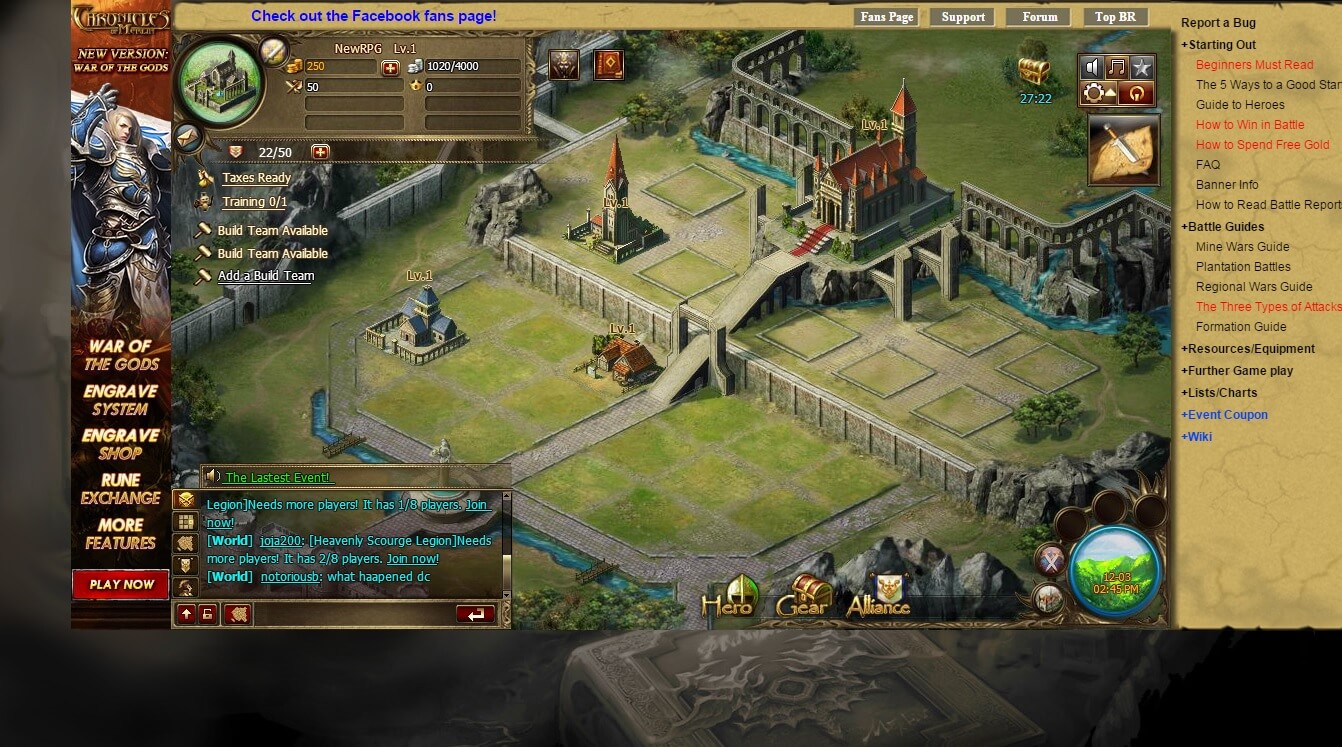Claim the golden treasure chest timer reward
Image resolution: width=1342 pixels, height=747 pixels.
click(x=1034, y=72)
